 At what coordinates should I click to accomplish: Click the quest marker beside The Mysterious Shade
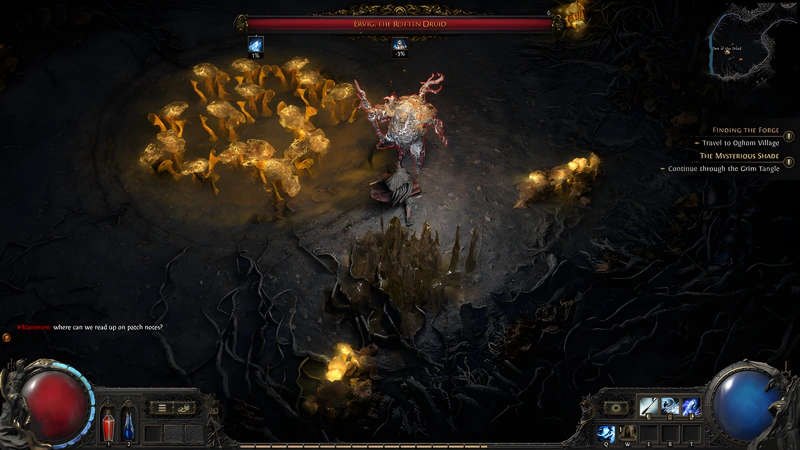point(789,161)
